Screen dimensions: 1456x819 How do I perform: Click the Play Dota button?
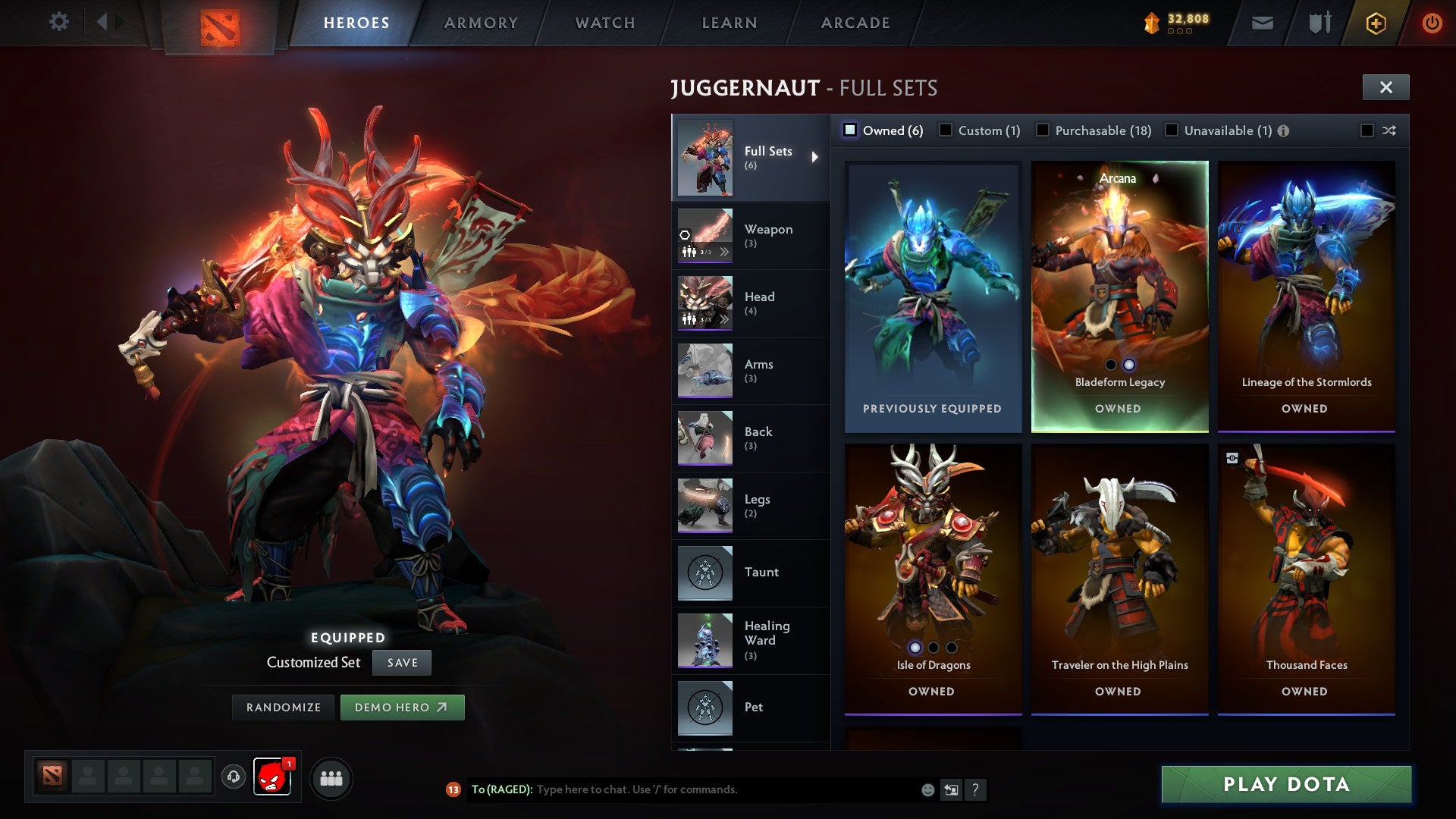click(x=1286, y=784)
